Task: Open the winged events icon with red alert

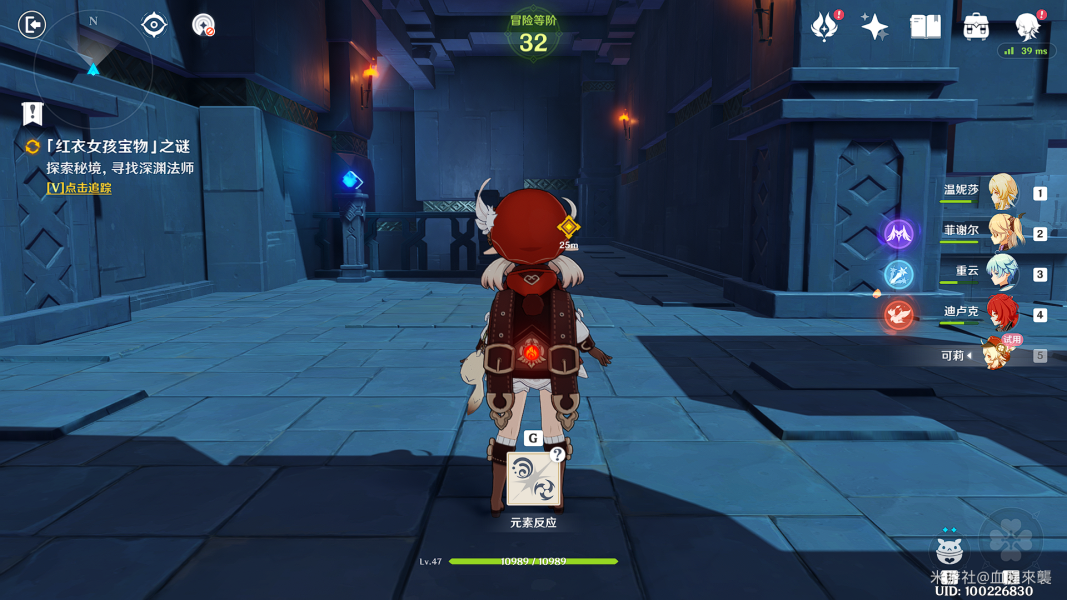Action: click(825, 26)
